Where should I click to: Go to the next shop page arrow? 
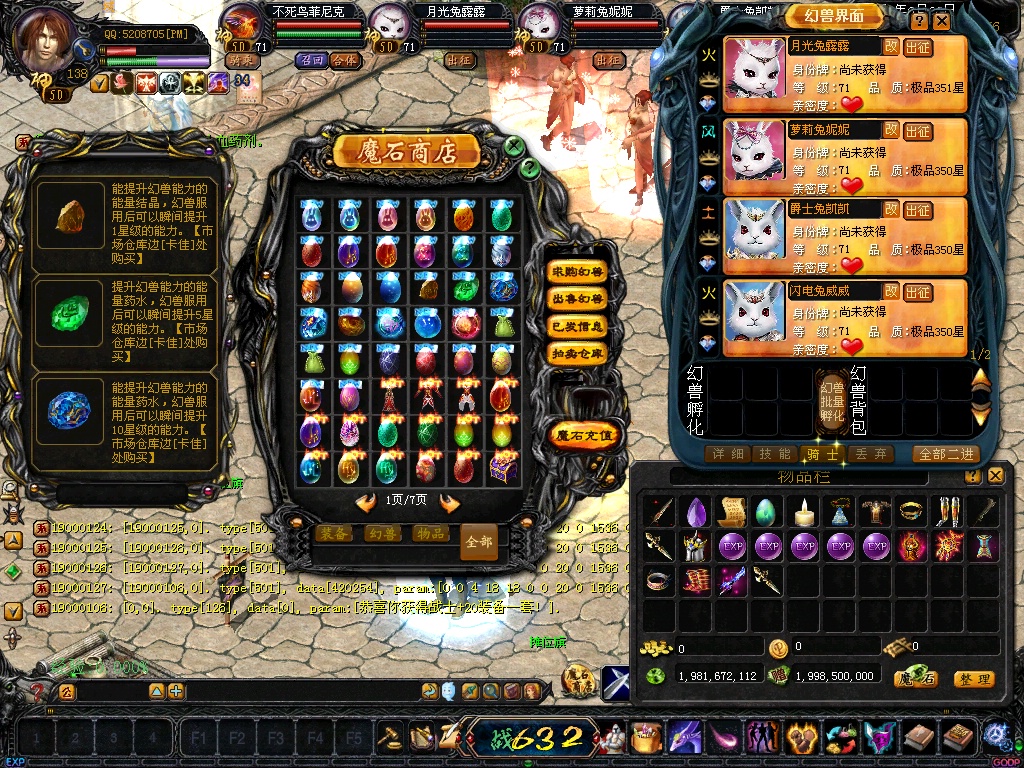[449, 502]
